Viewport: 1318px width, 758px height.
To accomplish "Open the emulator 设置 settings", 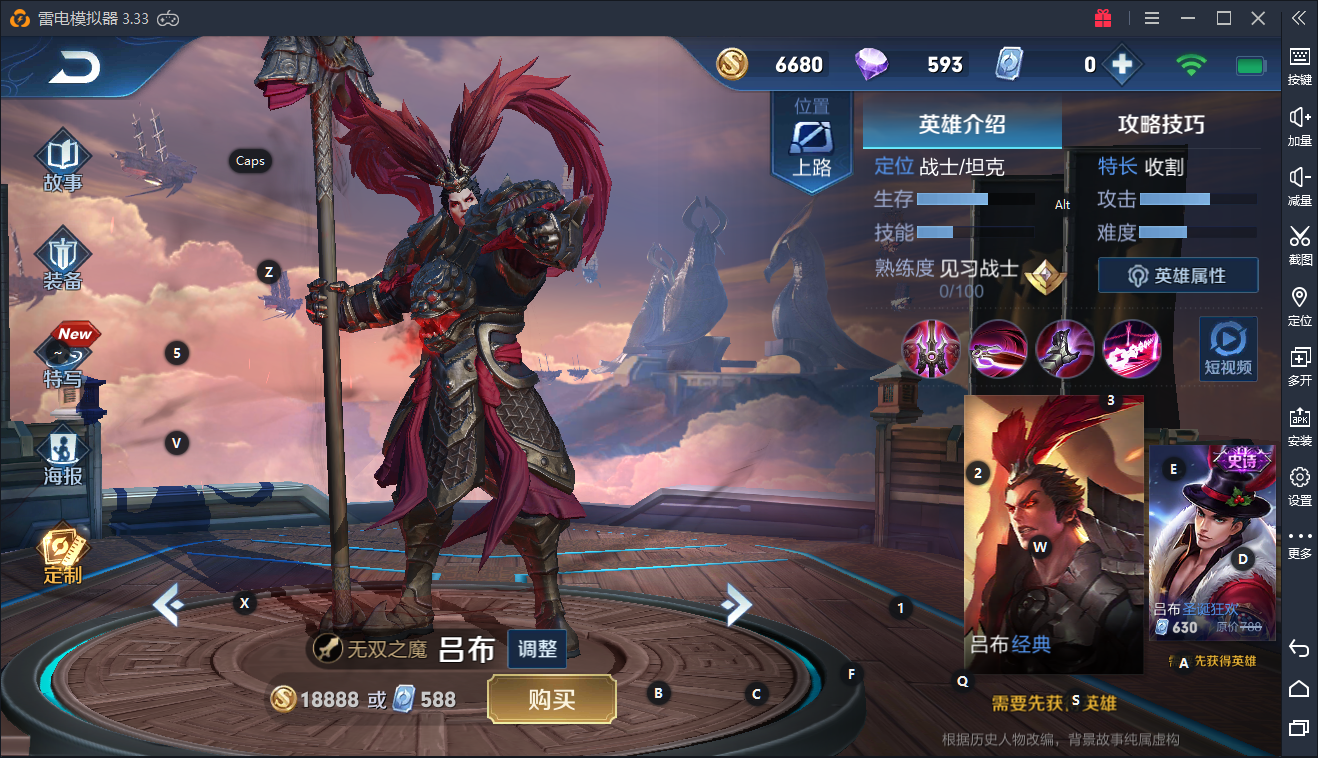I will 1299,485.
